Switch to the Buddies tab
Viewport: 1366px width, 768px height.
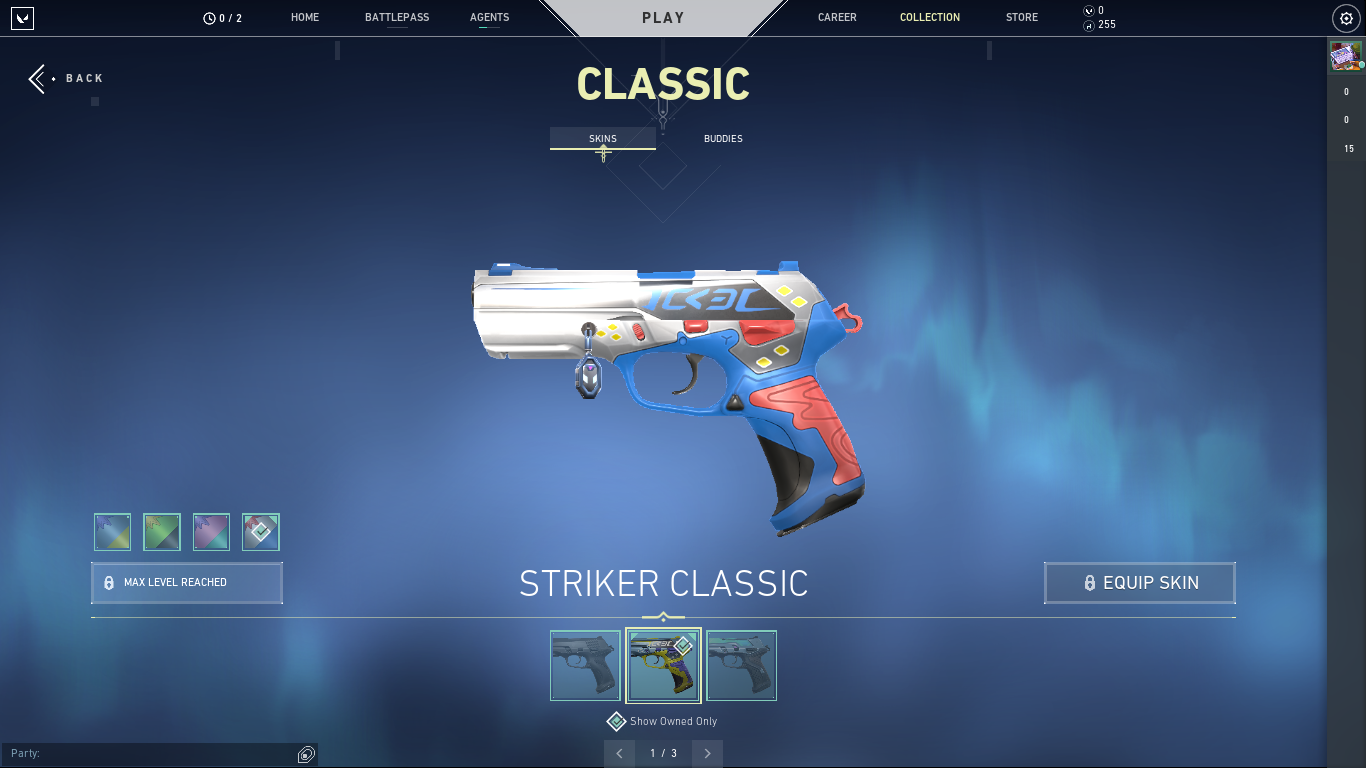[x=723, y=139]
